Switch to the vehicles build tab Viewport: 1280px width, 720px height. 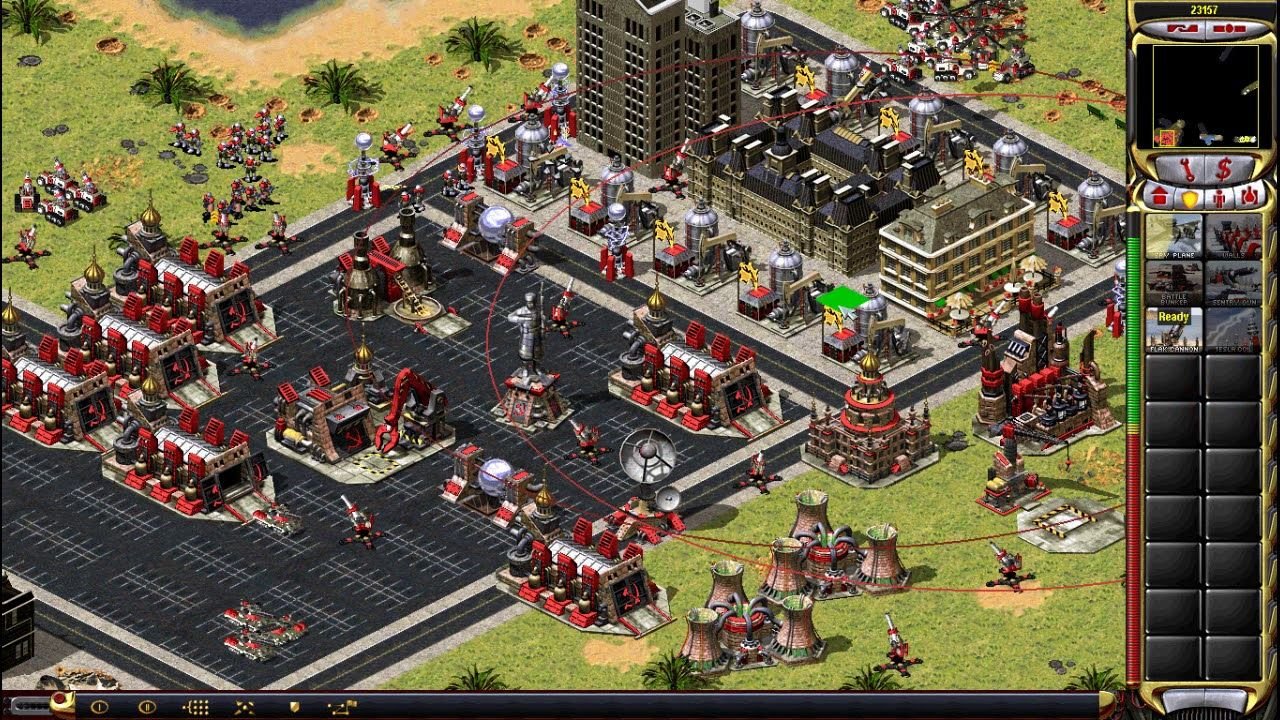click(1248, 197)
